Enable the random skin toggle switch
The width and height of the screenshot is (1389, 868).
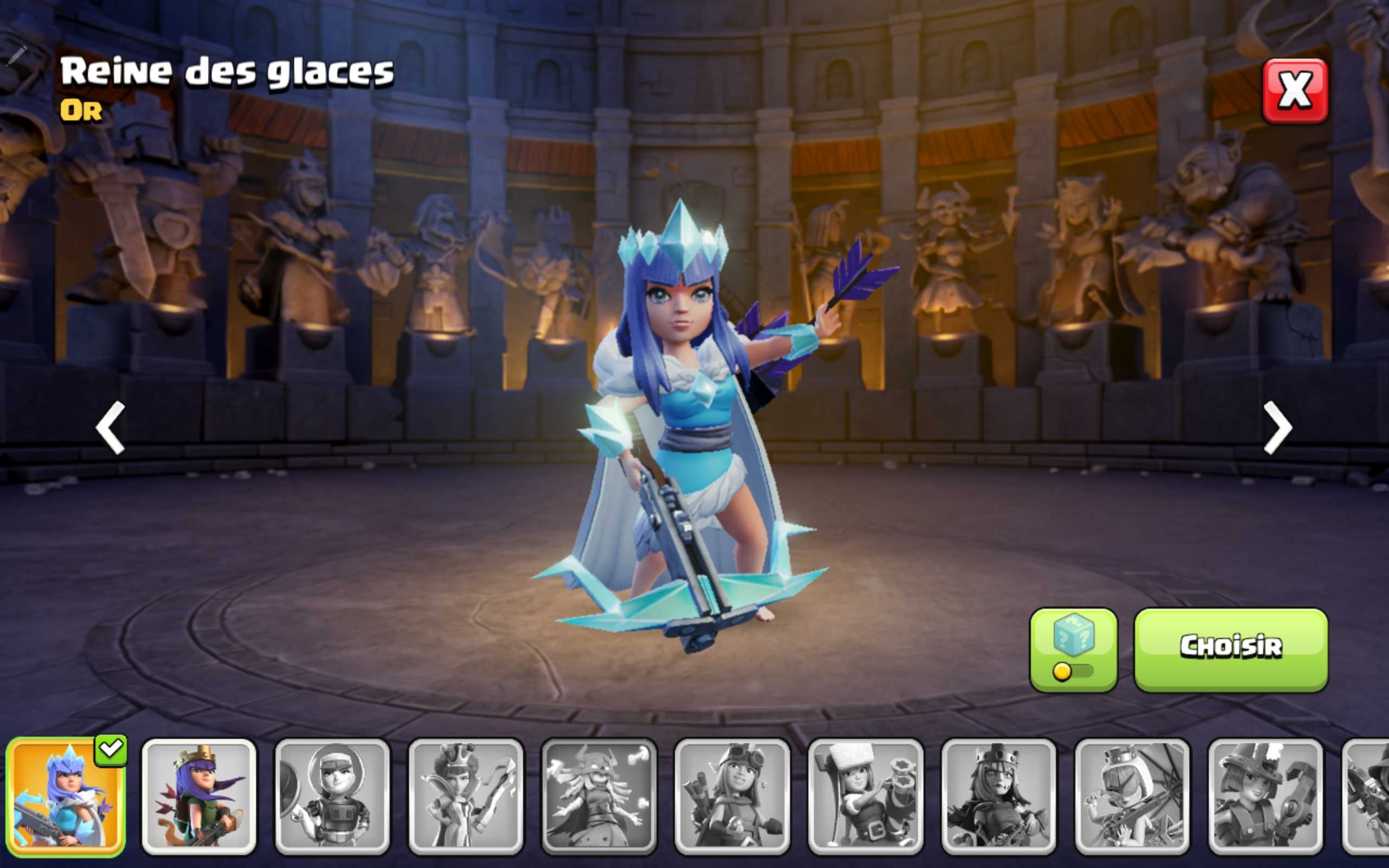1065,671
